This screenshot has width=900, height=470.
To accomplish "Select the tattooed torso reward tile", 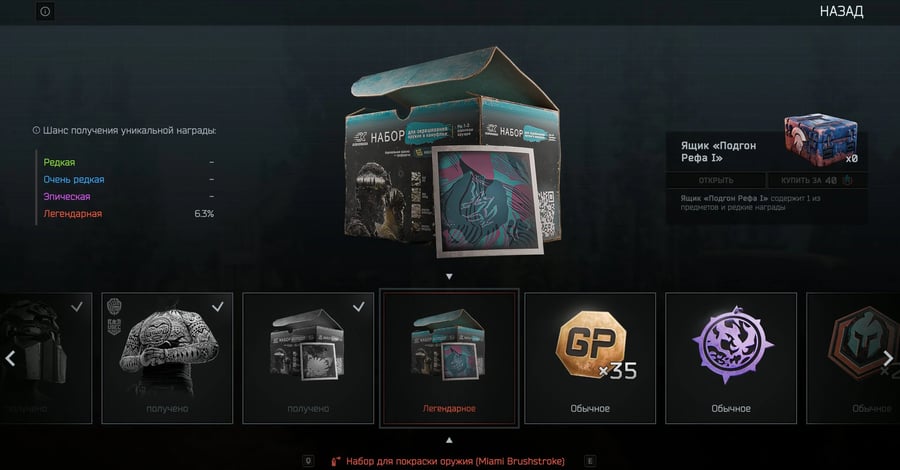I will point(167,357).
